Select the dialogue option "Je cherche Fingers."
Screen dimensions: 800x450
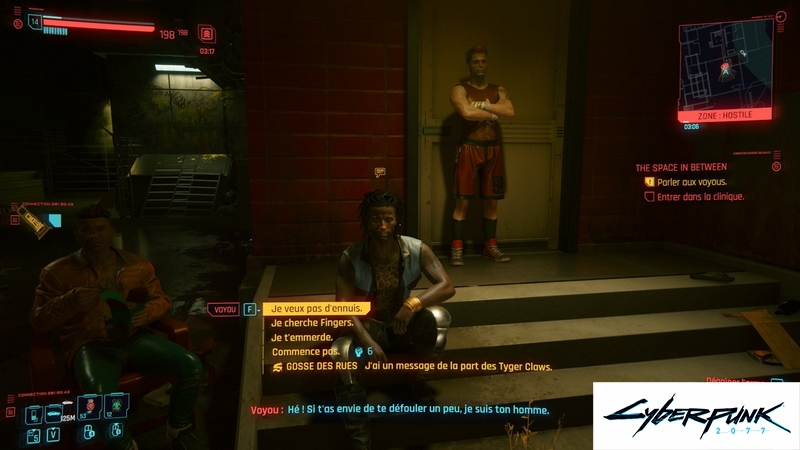309,323
